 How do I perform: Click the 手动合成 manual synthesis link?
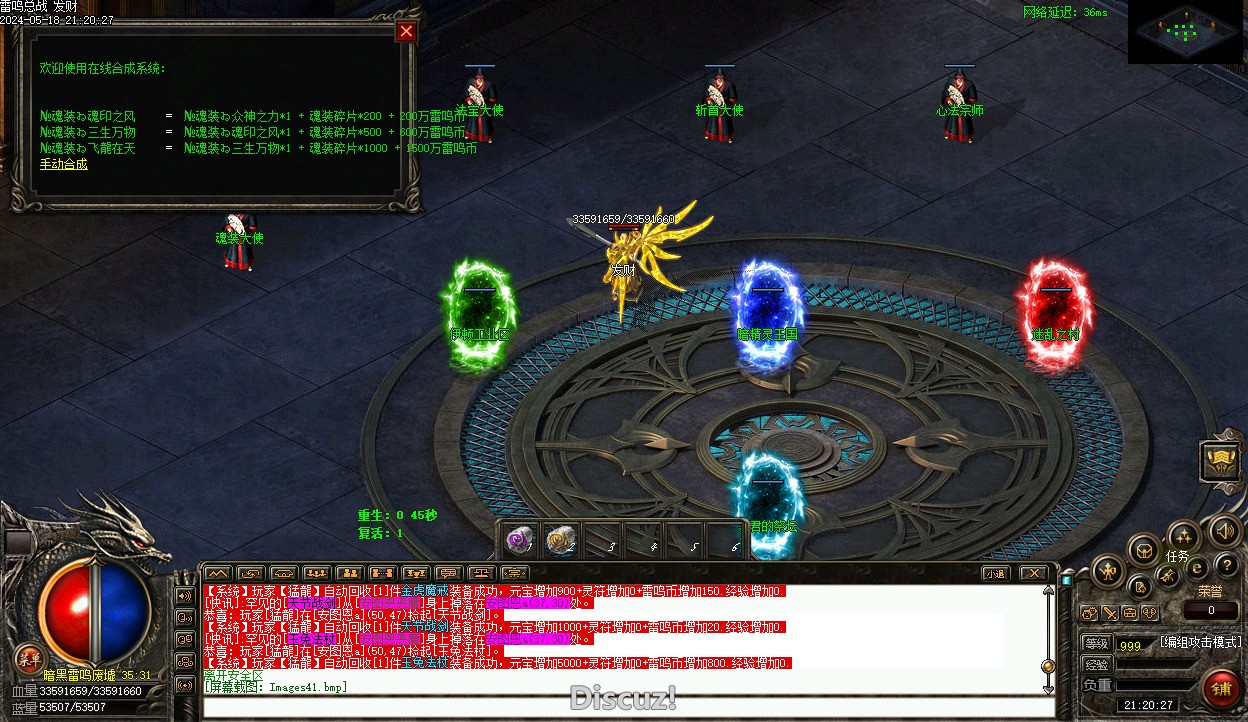point(64,164)
